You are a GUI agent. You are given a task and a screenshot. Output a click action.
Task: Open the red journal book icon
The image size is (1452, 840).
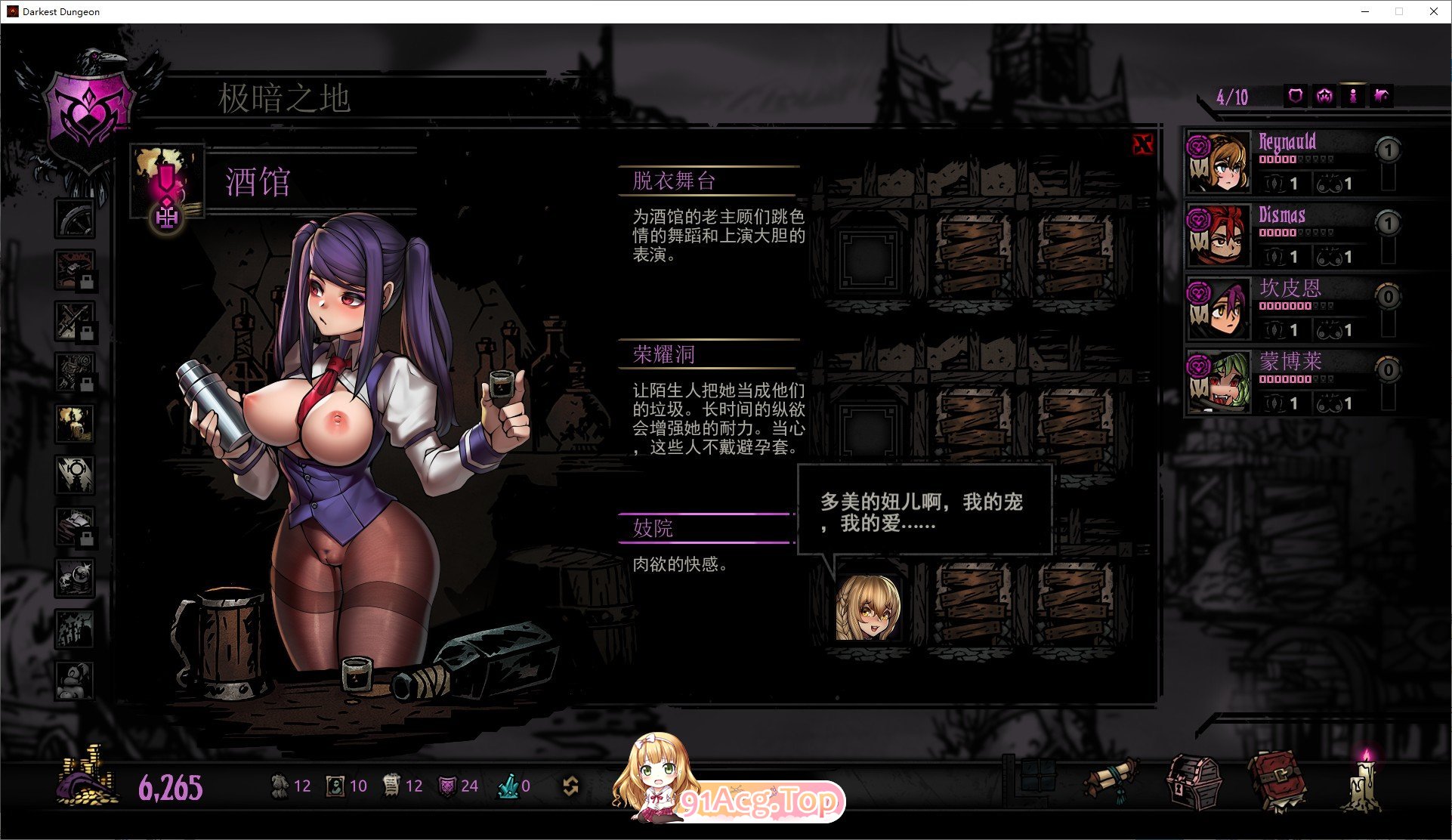point(1277,782)
